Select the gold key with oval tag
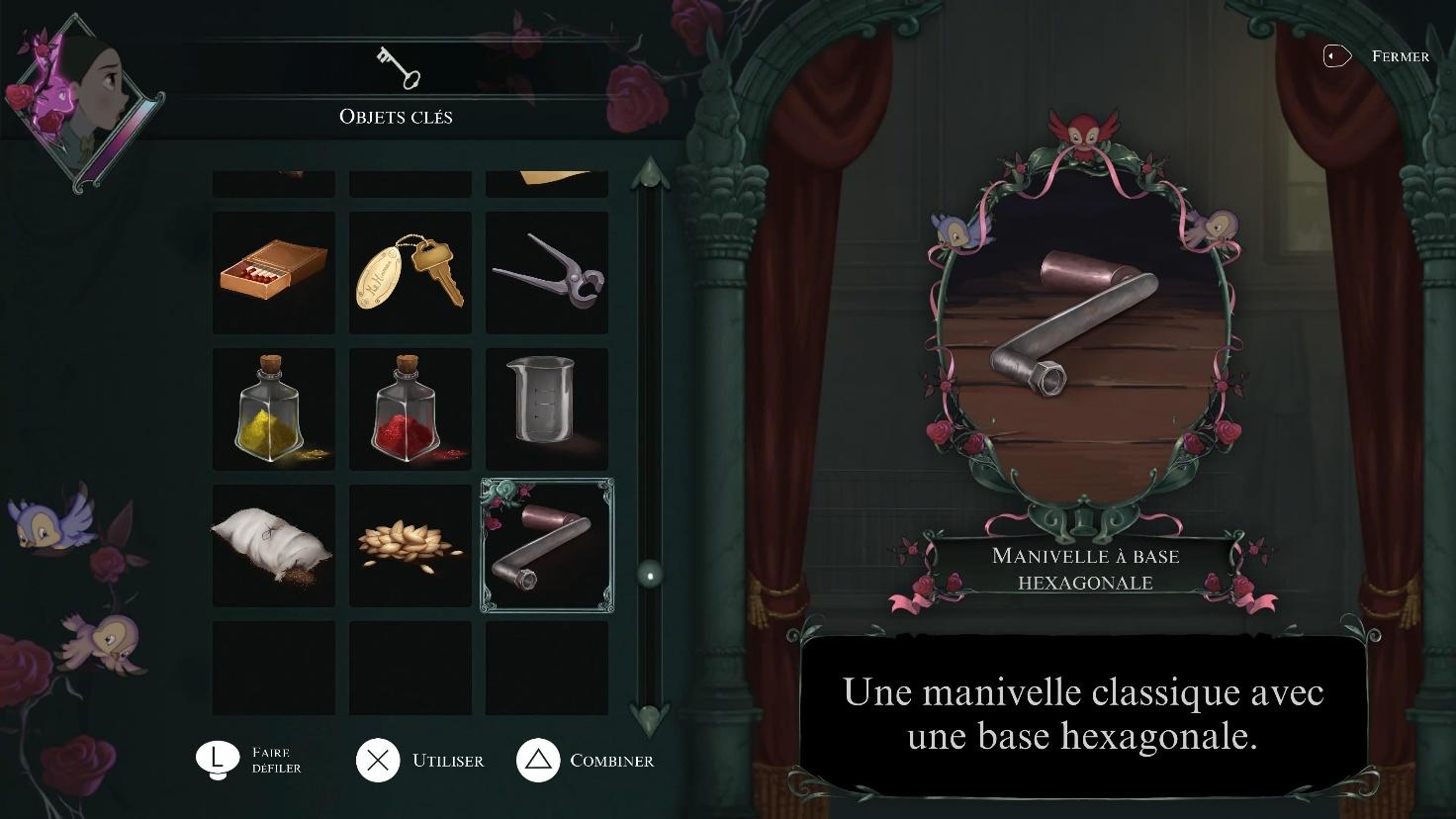Screen dimensions: 1456x819 click(410, 272)
